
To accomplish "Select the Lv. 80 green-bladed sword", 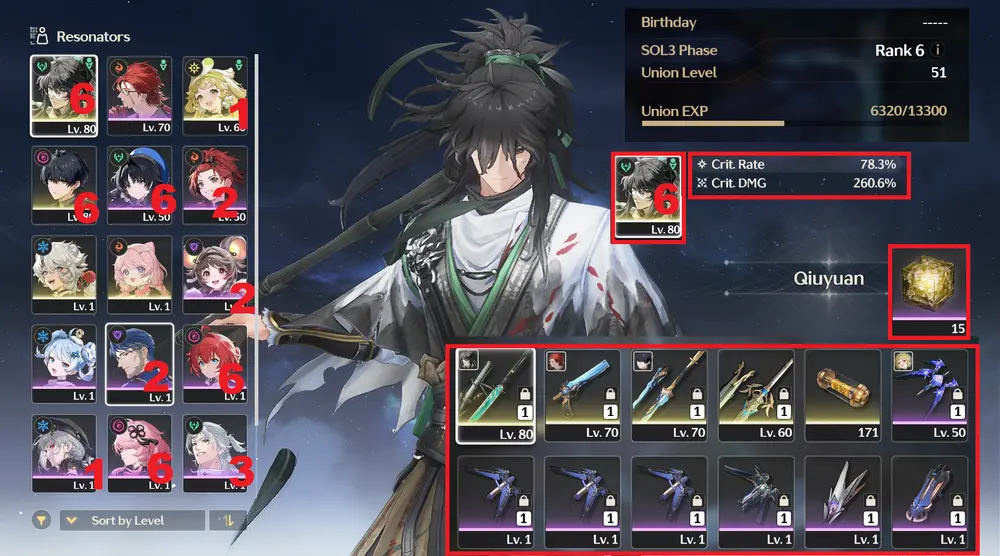I will pyautogui.click(x=496, y=395).
